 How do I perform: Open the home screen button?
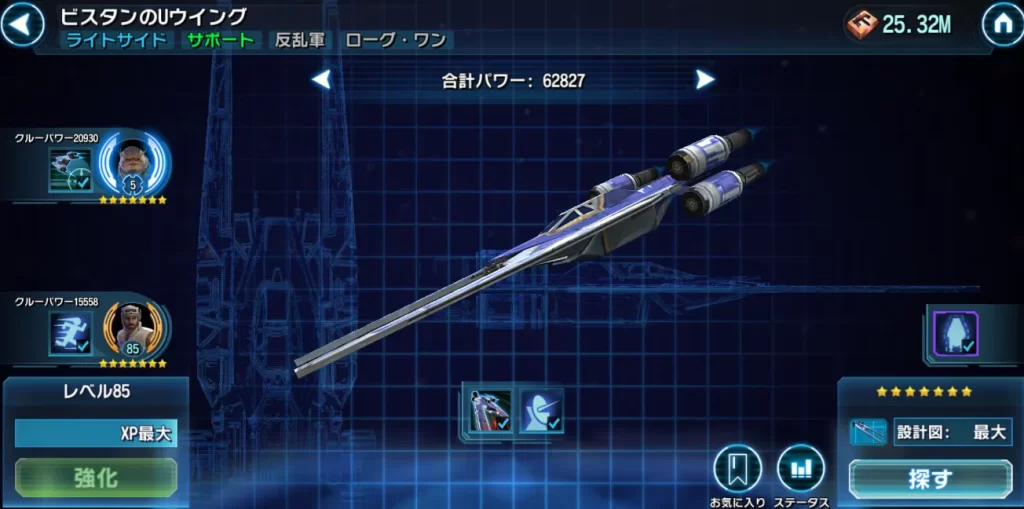coord(1001,26)
